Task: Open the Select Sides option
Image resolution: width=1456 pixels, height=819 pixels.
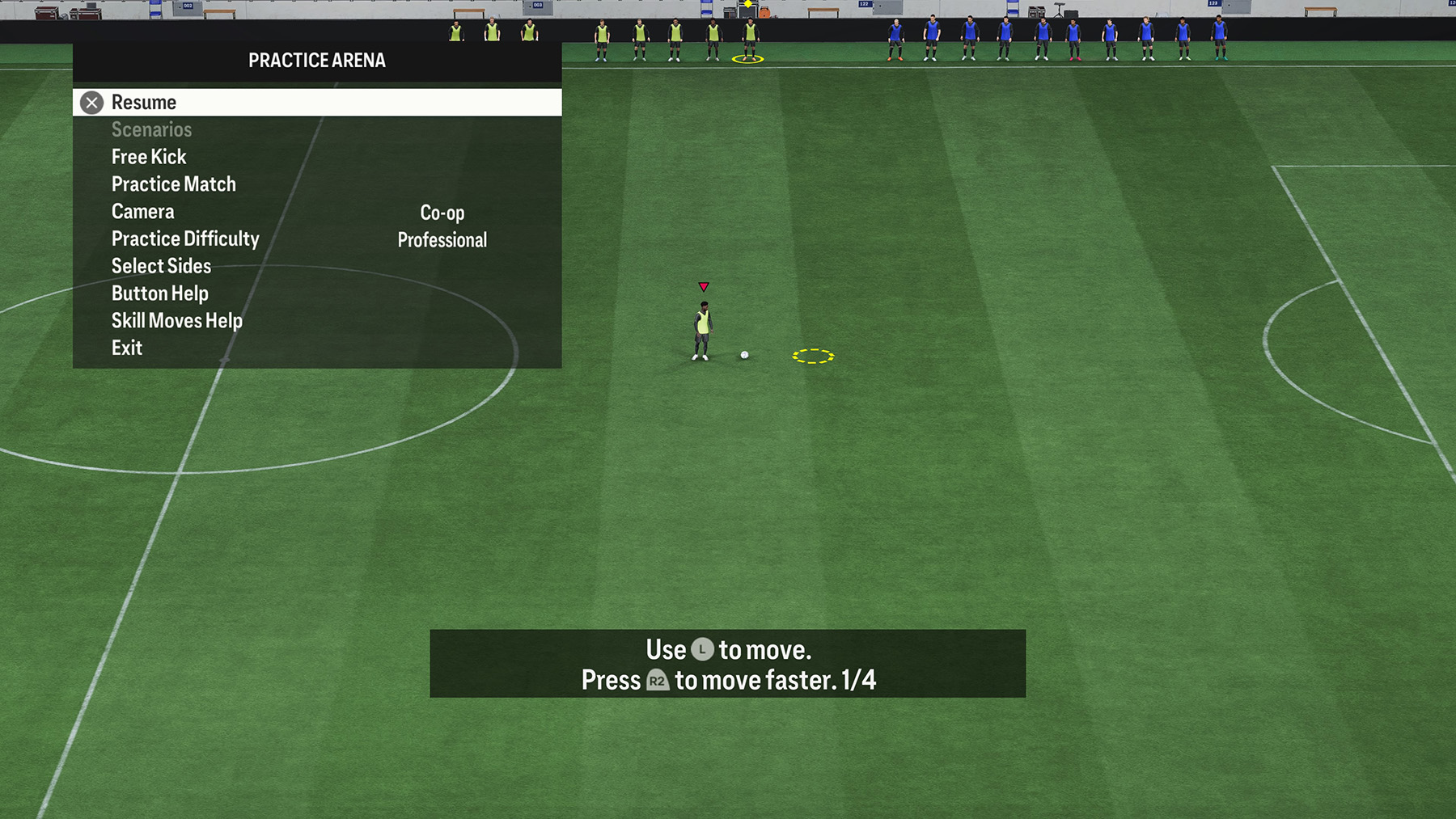Action: coord(161,265)
